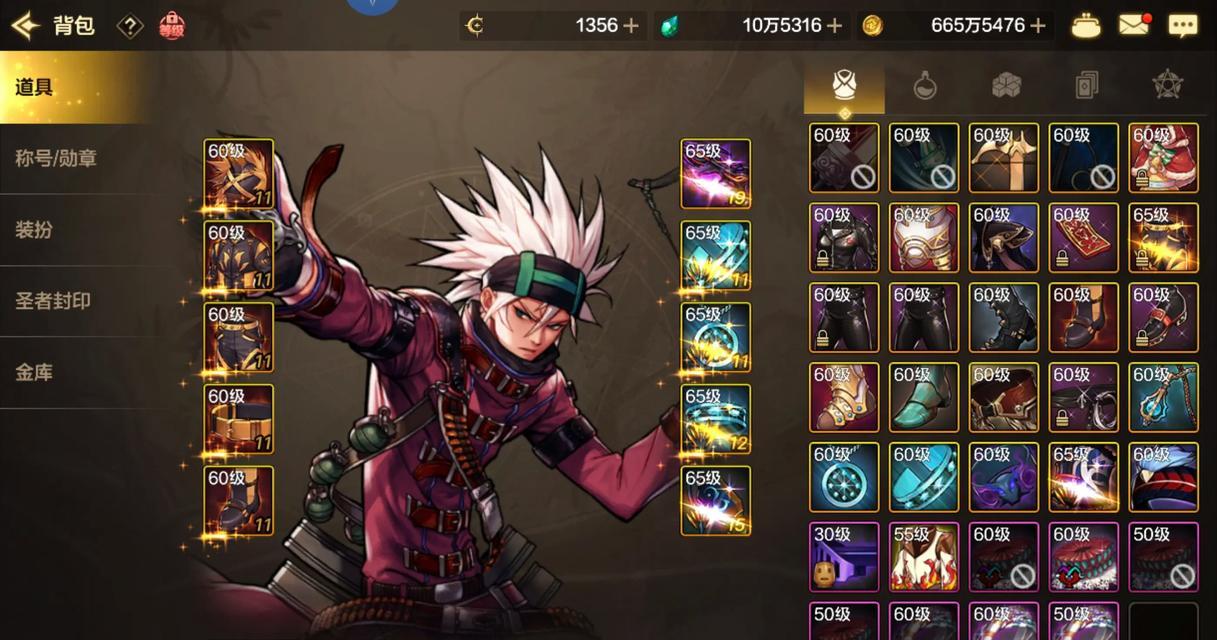1217x640 pixels.
Task: Open the coin purse shop icon
Action: coord(1086,26)
